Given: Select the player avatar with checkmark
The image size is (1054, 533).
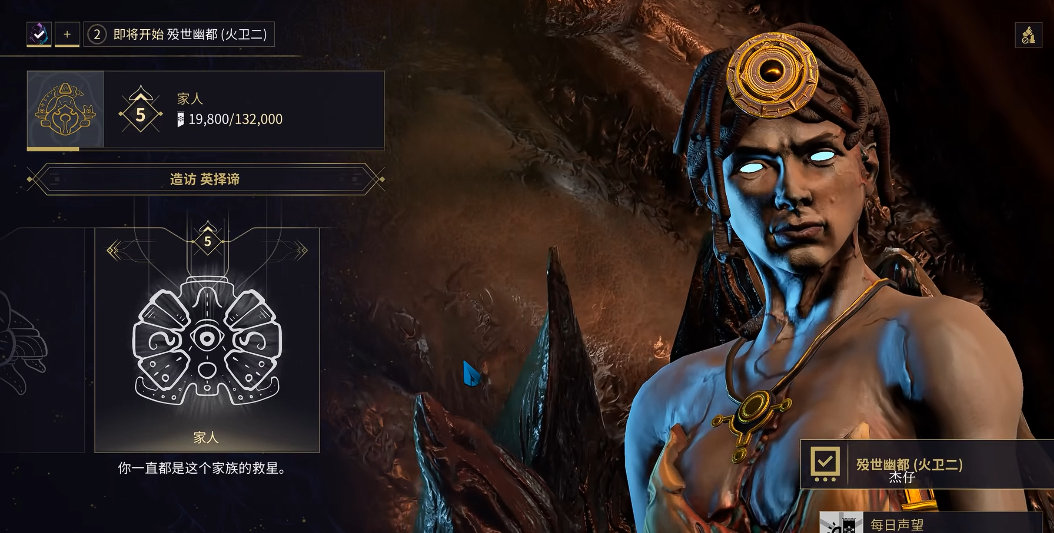Looking at the screenshot, I should pyautogui.click(x=39, y=34).
